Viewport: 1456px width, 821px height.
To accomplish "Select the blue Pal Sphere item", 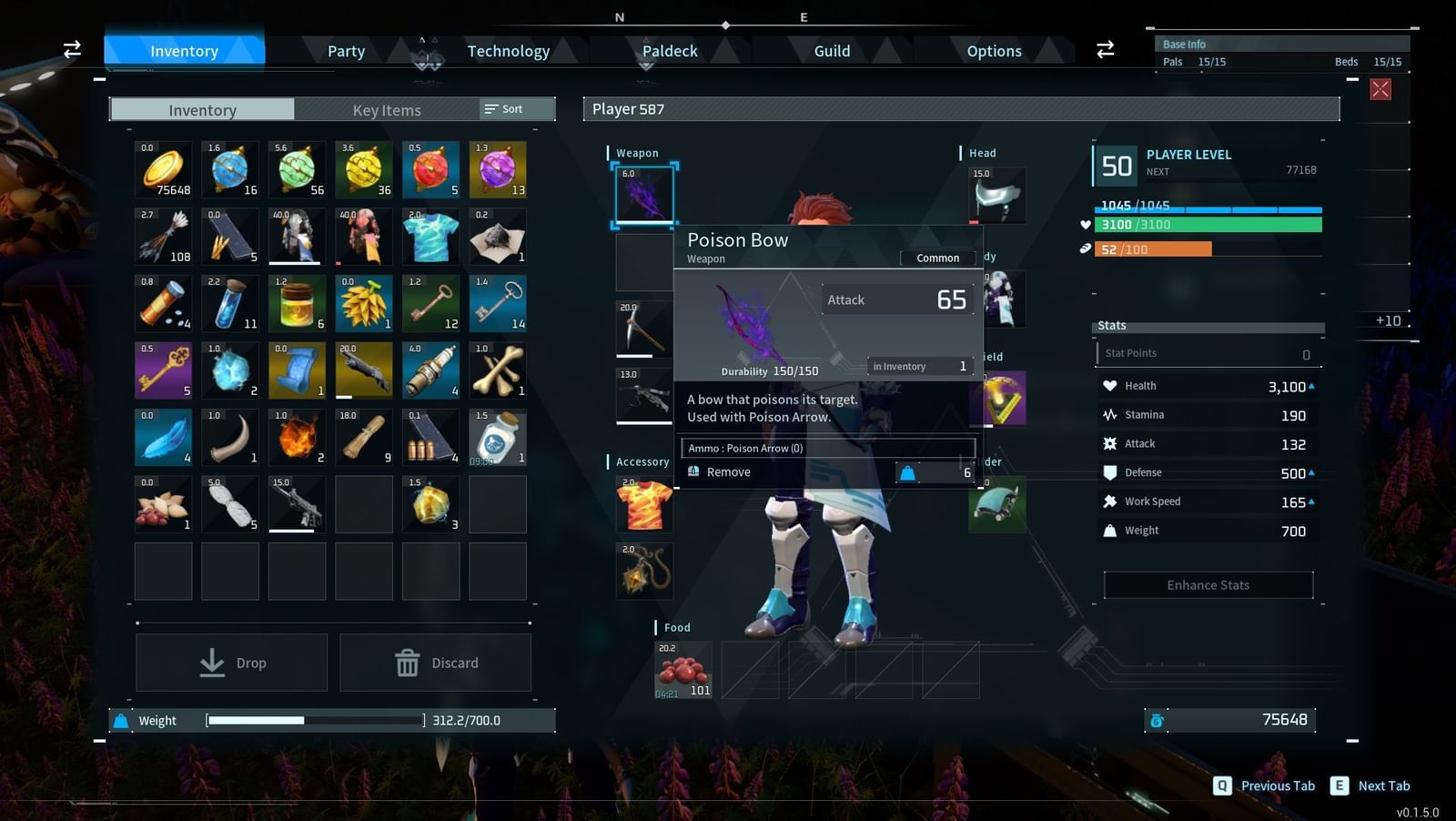I will tap(229, 168).
